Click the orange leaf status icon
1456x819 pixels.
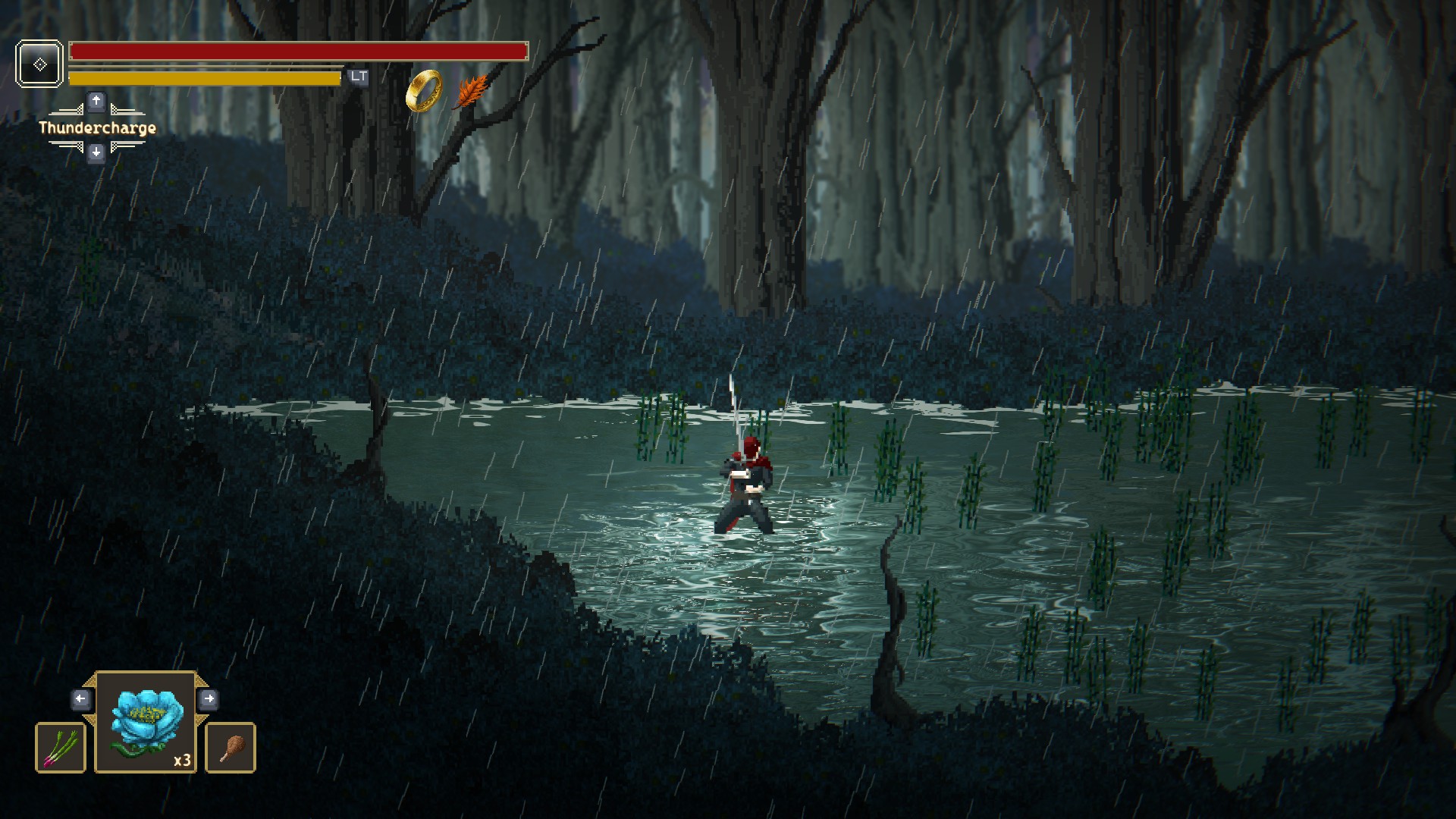point(472,92)
